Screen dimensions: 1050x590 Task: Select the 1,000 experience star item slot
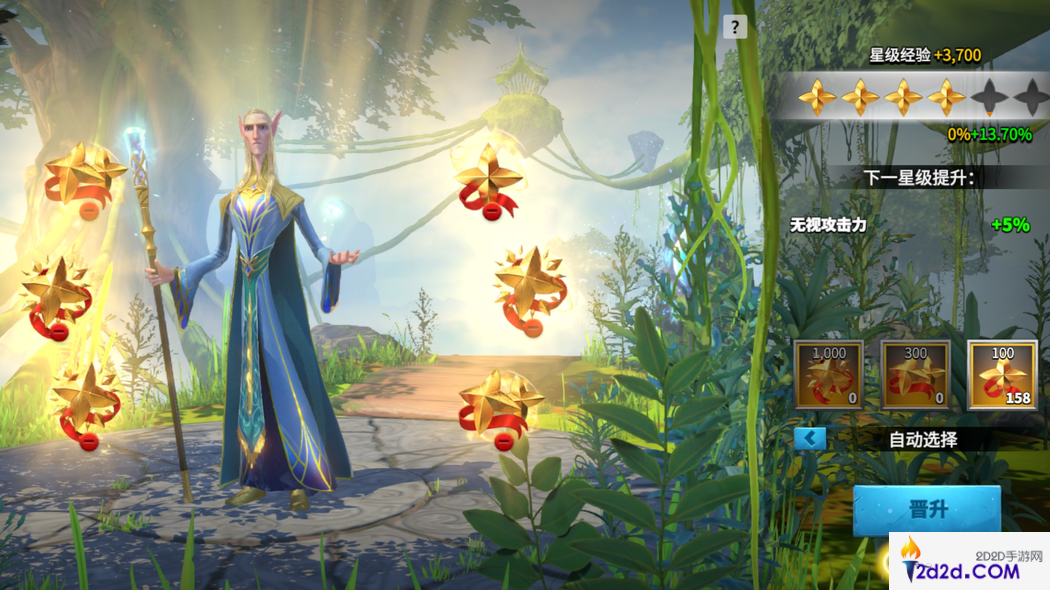pyautogui.click(x=829, y=375)
